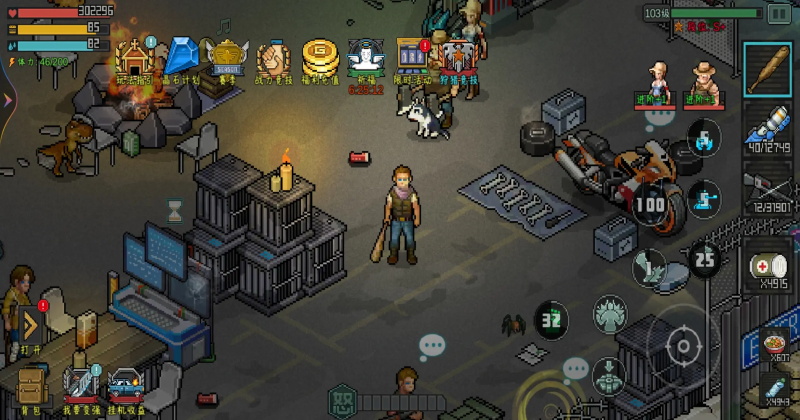The width and height of the screenshot is (800, 420).
Task: Expand the 打开 arrow panel
Action: pyautogui.click(x=30, y=325)
